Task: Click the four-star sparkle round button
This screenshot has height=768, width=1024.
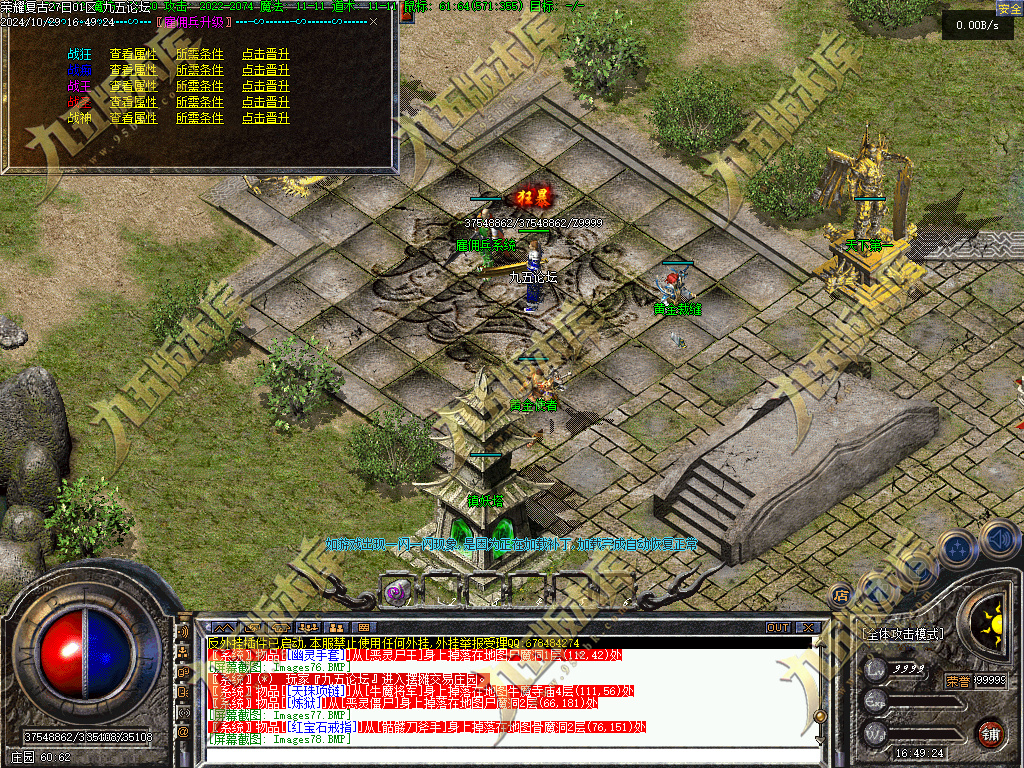Action: pos(959,548)
